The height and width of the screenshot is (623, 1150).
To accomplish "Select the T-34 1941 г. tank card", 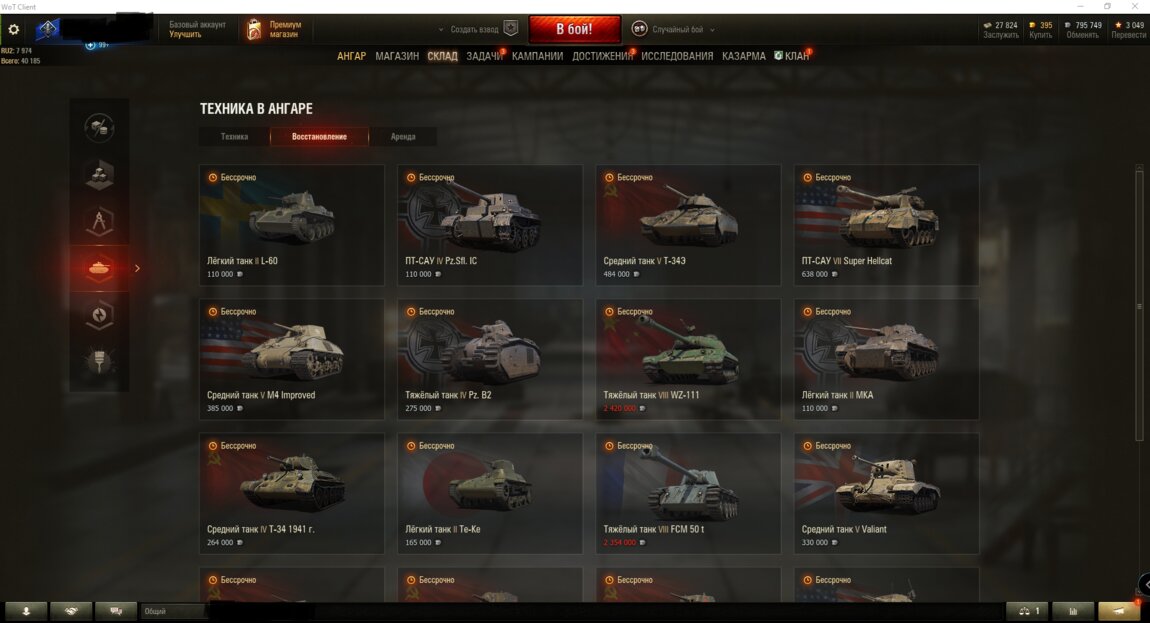I will [291, 492].
